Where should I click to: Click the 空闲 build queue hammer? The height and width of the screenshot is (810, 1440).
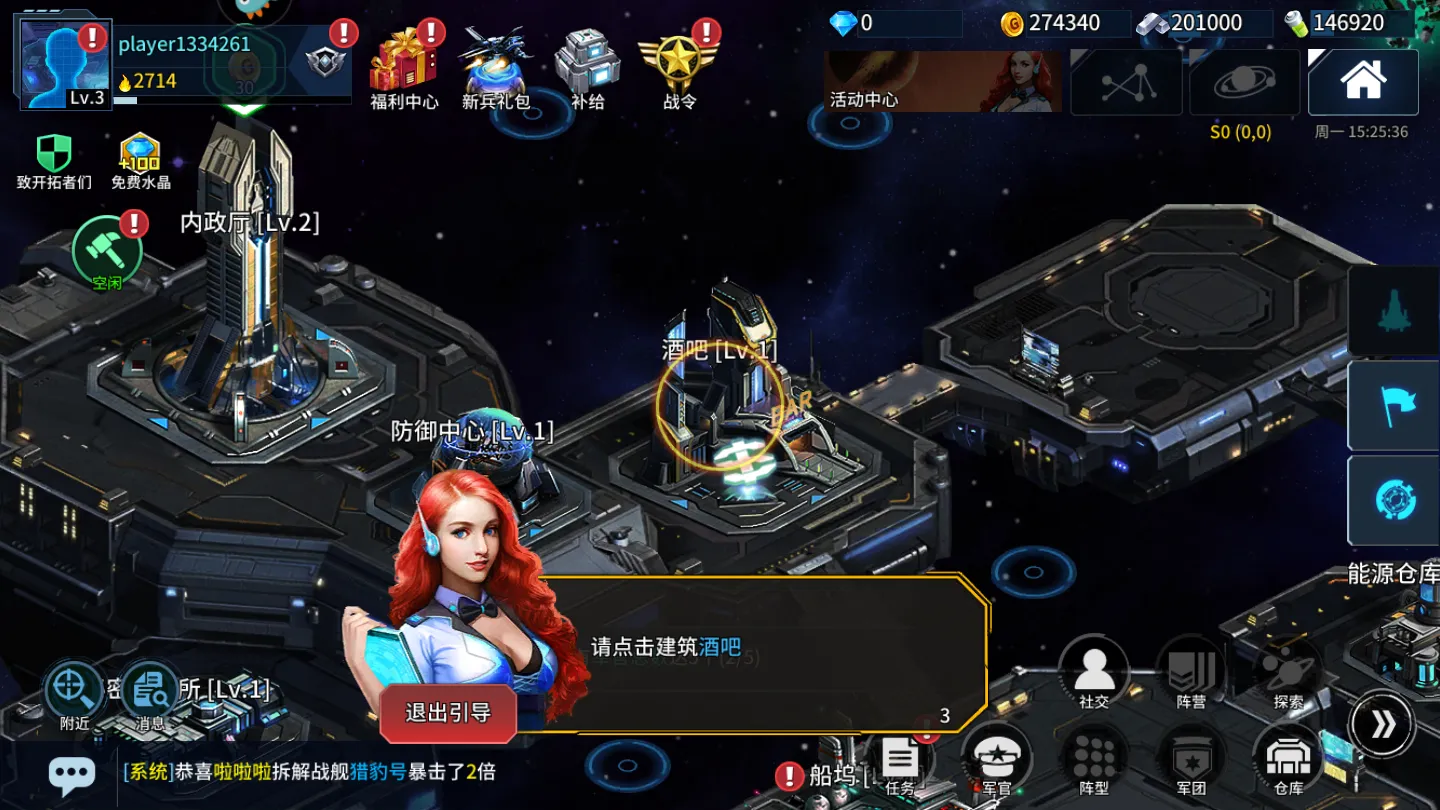[x=107, y=250]
